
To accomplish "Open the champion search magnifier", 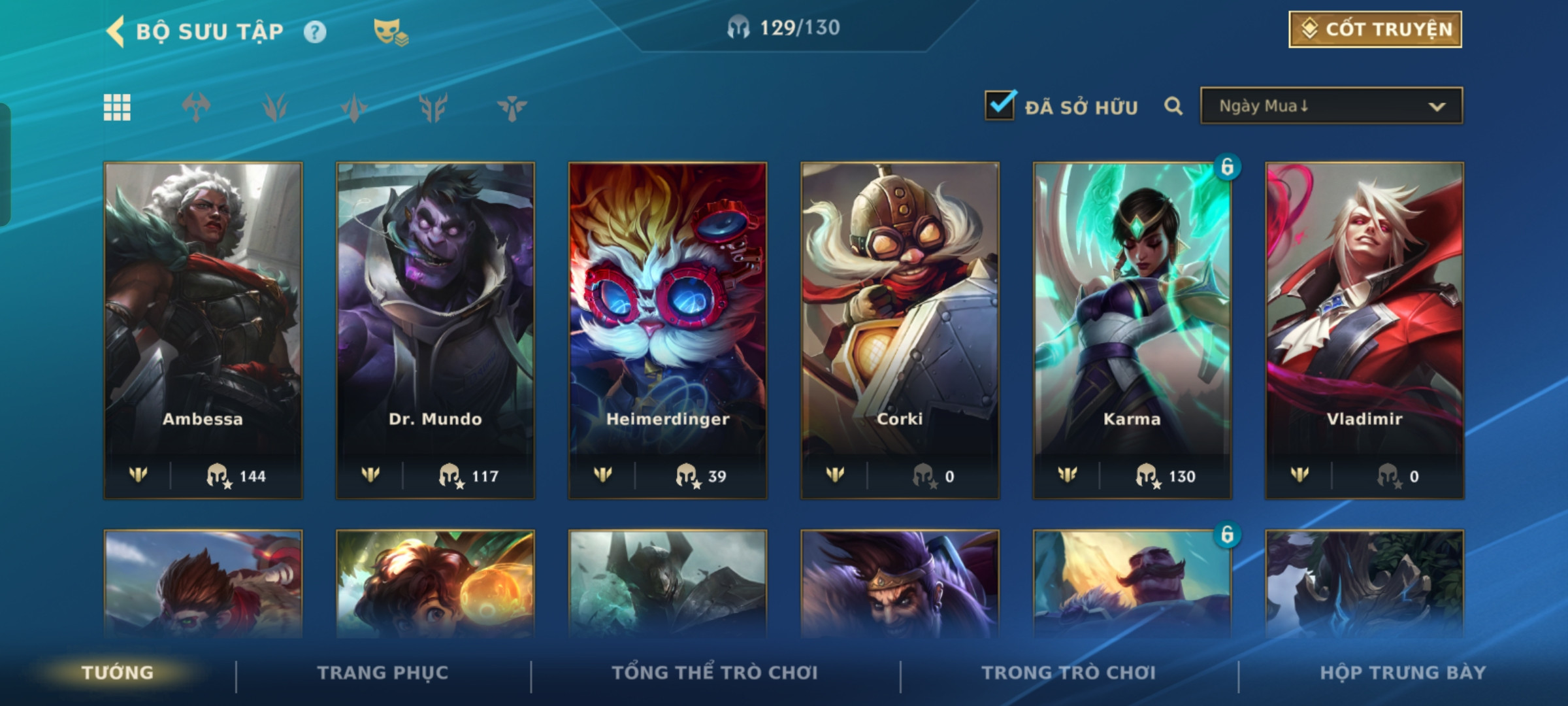I will coord(1173,106).
